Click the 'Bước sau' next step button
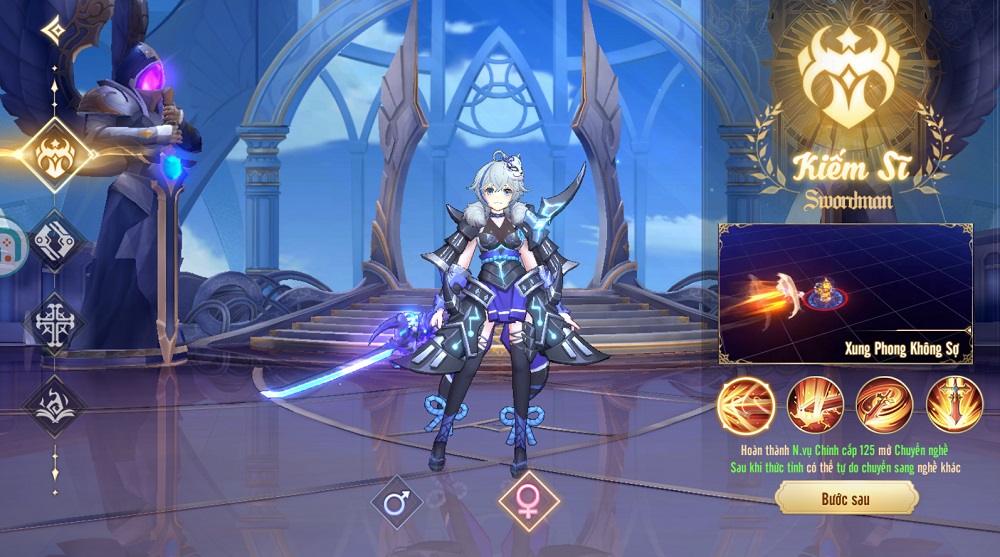Image resolution: width=1000 pixels, height=557 pixels. click(x=846, y=497)
